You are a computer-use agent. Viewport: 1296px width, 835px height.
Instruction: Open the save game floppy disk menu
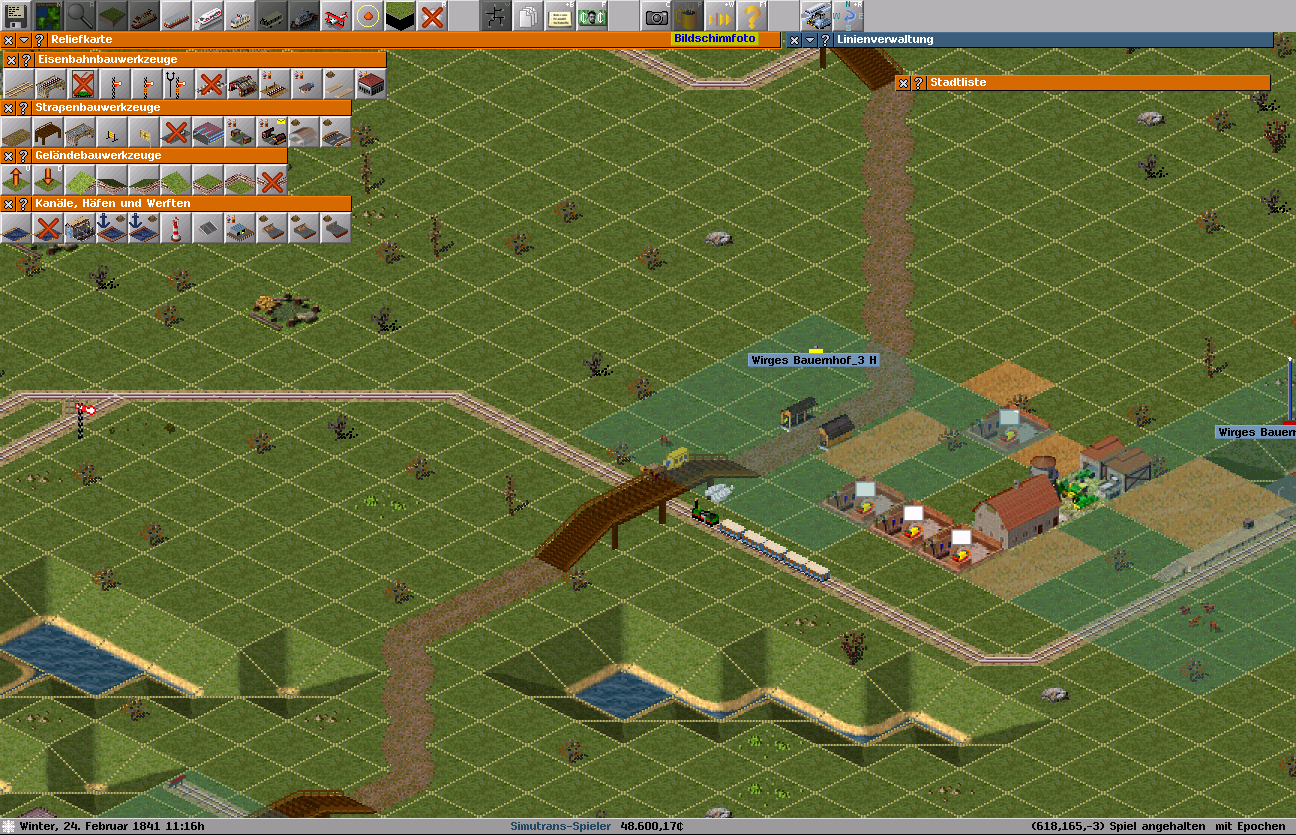tap(16, 15)
